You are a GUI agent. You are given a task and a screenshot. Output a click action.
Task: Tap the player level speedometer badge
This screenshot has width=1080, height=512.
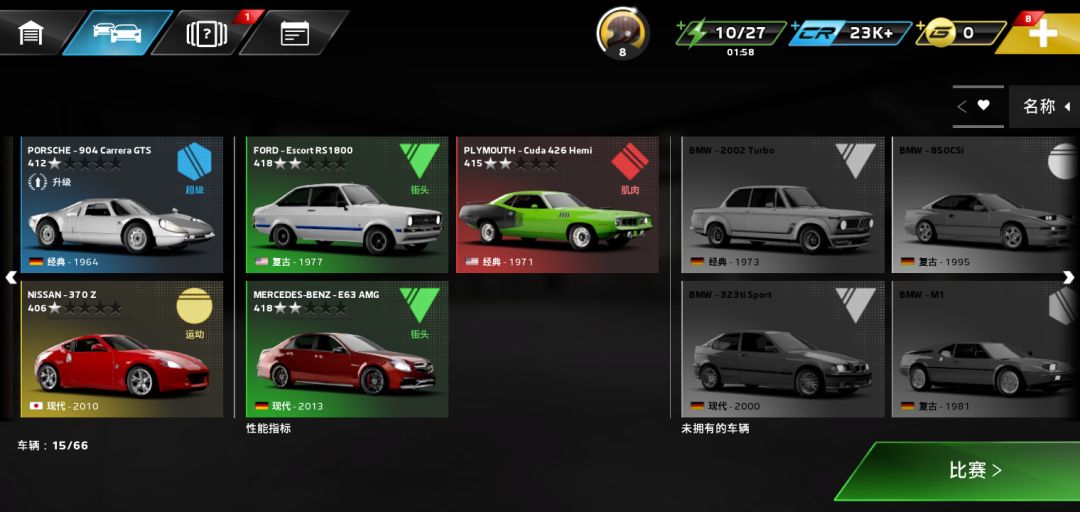point(622,33)
